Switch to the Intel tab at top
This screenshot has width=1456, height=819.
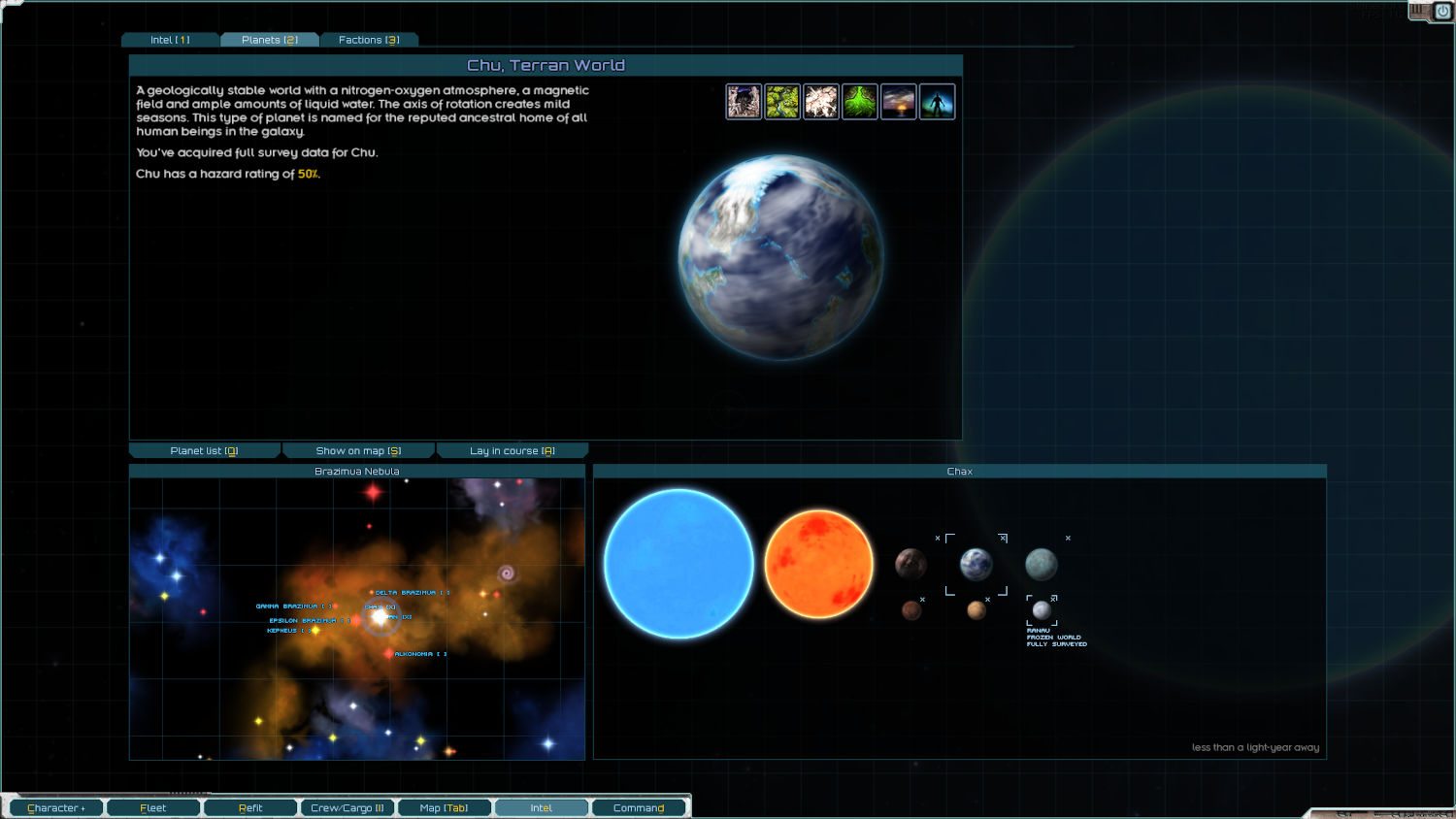(x=170, y=40)
